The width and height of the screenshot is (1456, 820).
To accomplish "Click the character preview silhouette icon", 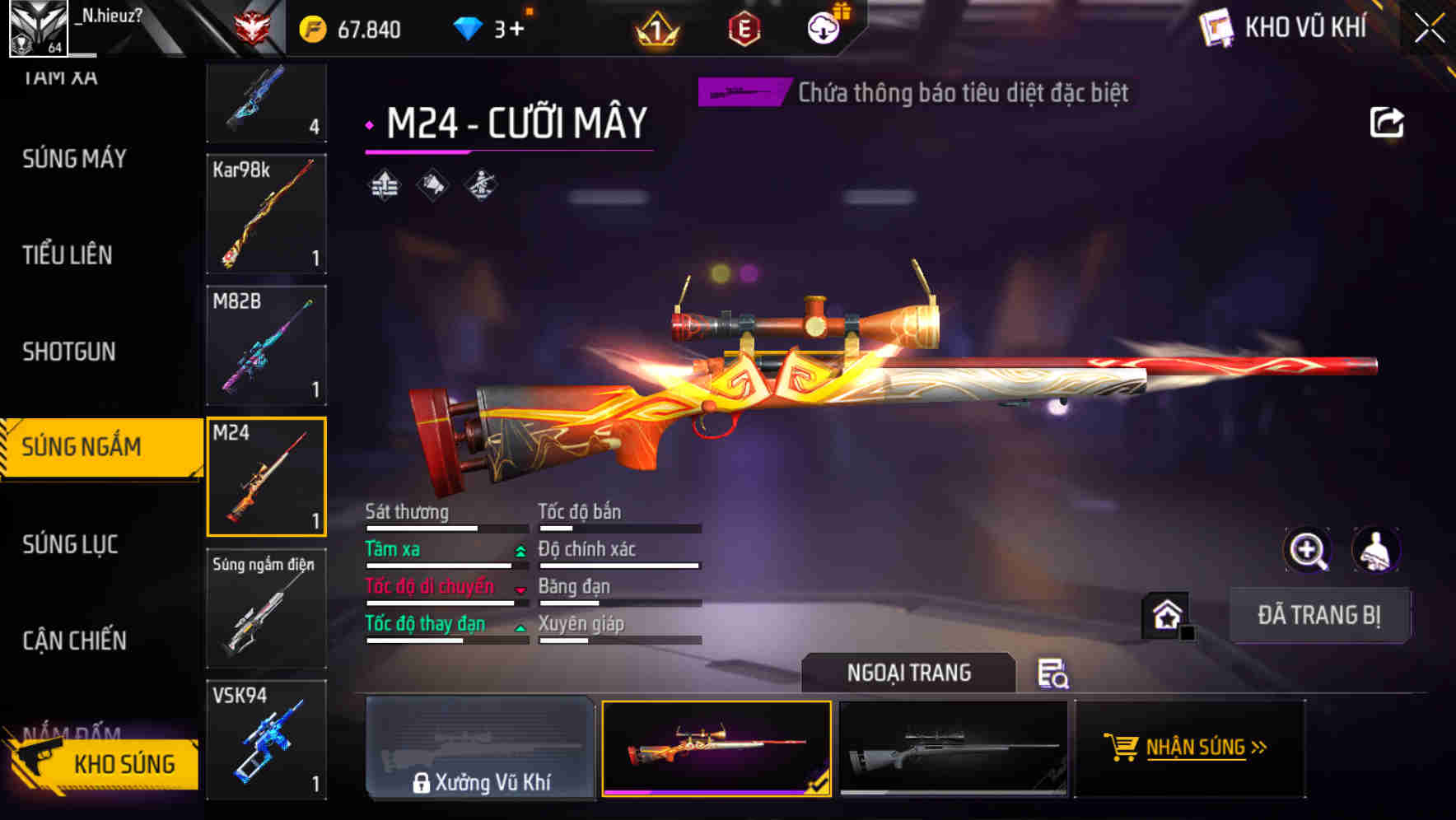I will (1374, 550).
